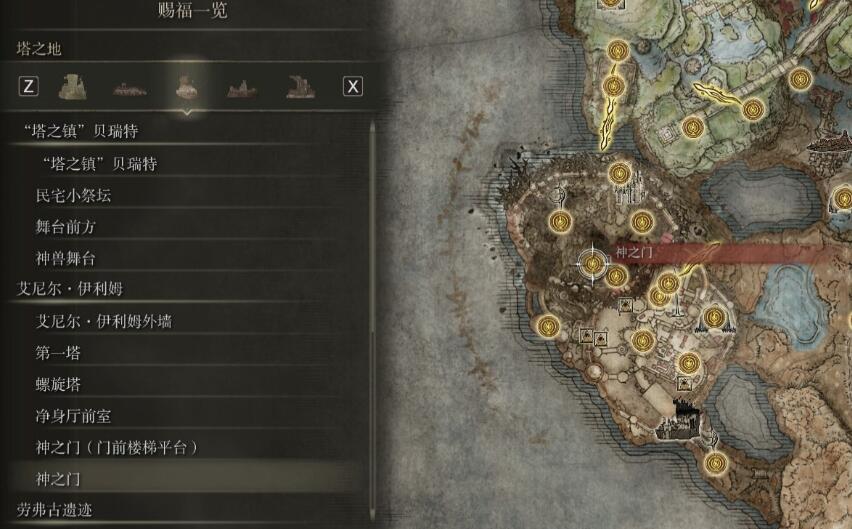Select the 神兽舞台 grace entry
The width and height of the screenshot is (852, 529).
[66, 258]
